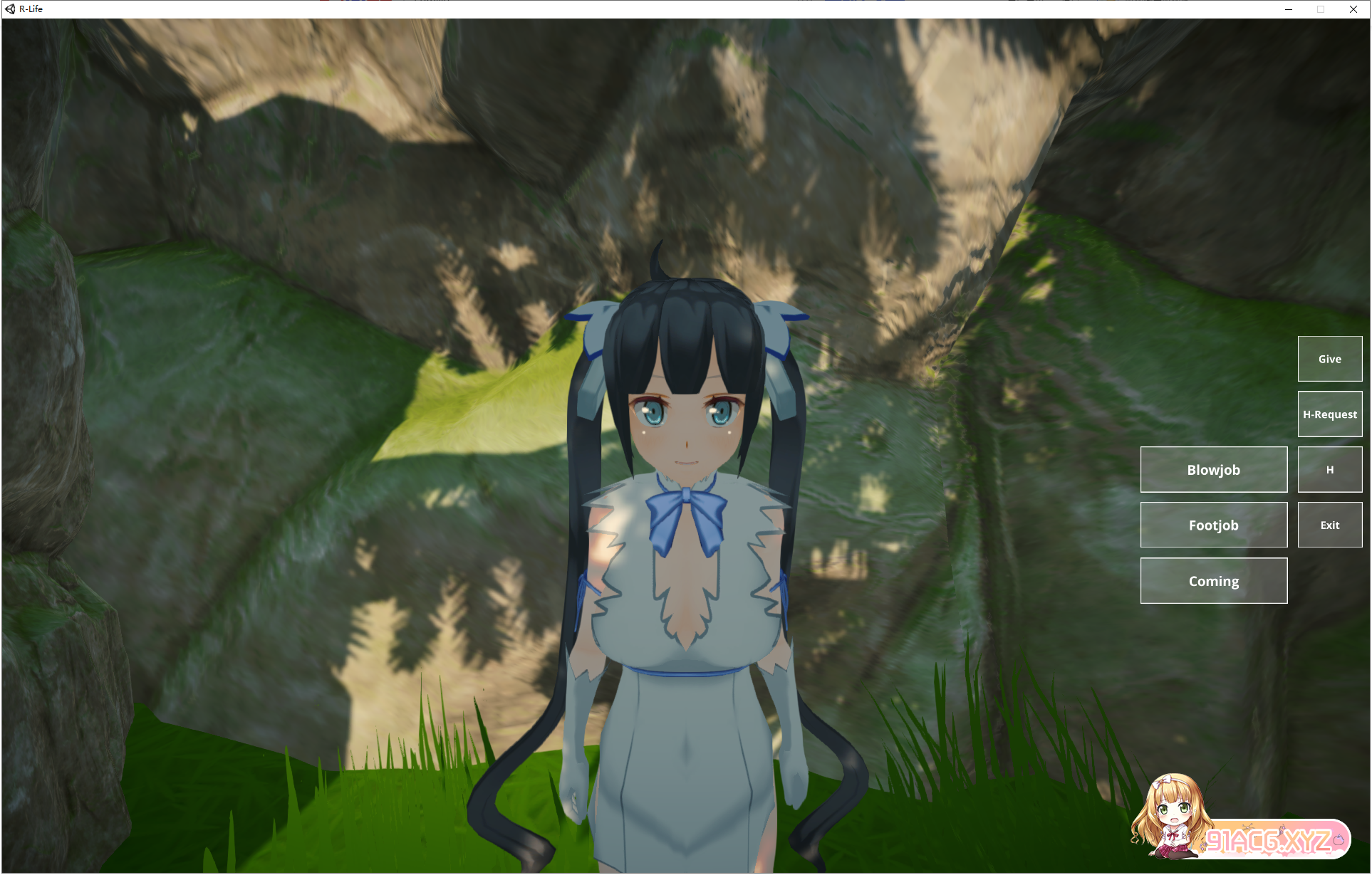Viewport: 1372px width, 875px height.
Task: Choose the Blowjob action
Action: pos(1213,469)
